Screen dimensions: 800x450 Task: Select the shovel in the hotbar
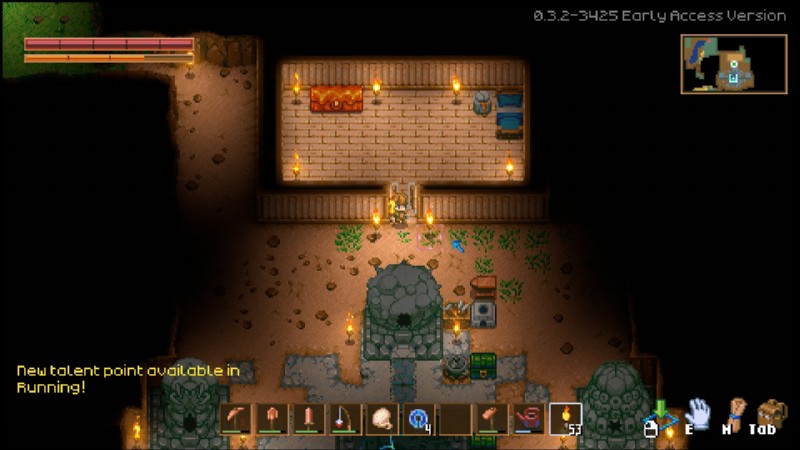[x=273, y=418]
